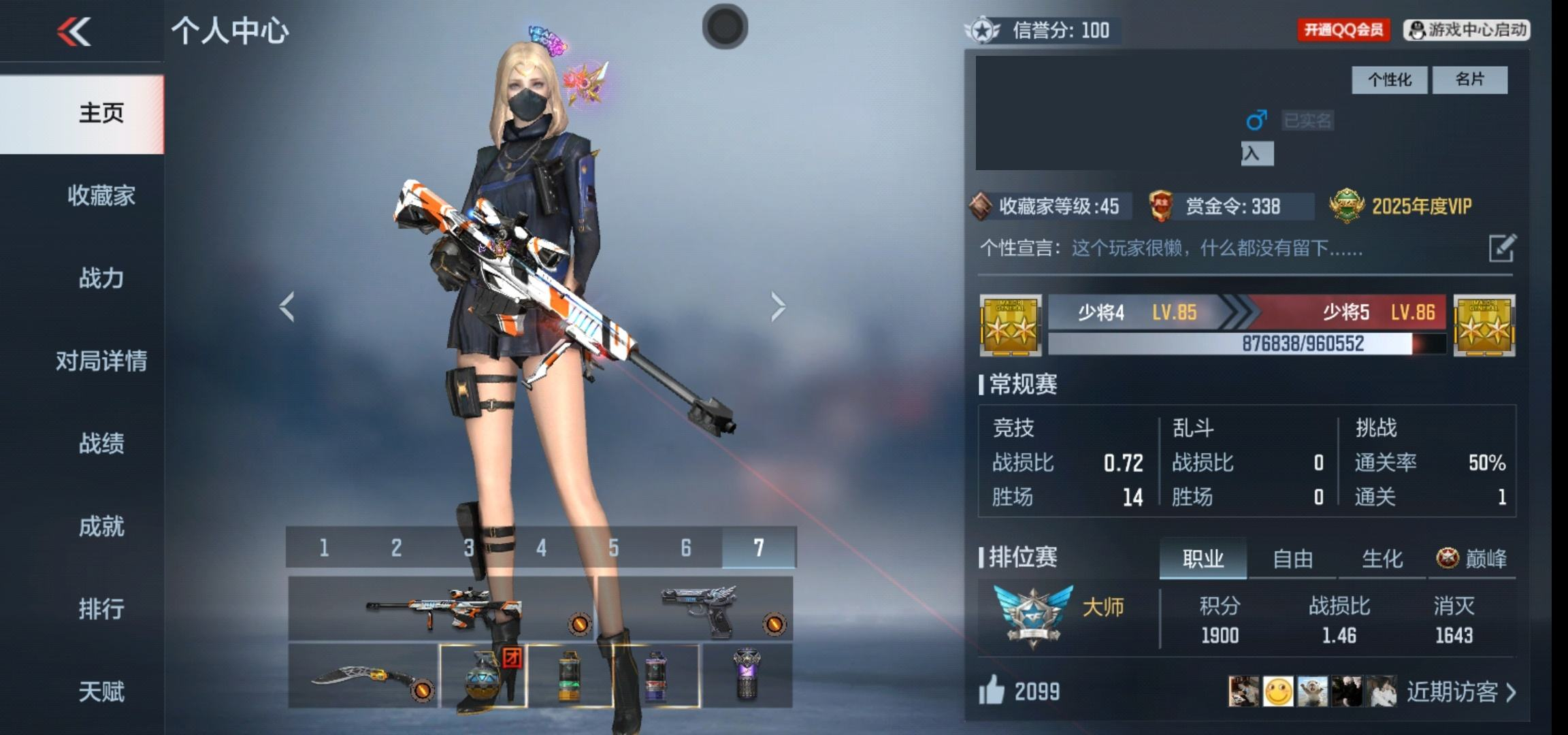Click the 开通QQ会员 membership button
The height and width of the screenshot is (735, 1568).
coord(1343,30)
